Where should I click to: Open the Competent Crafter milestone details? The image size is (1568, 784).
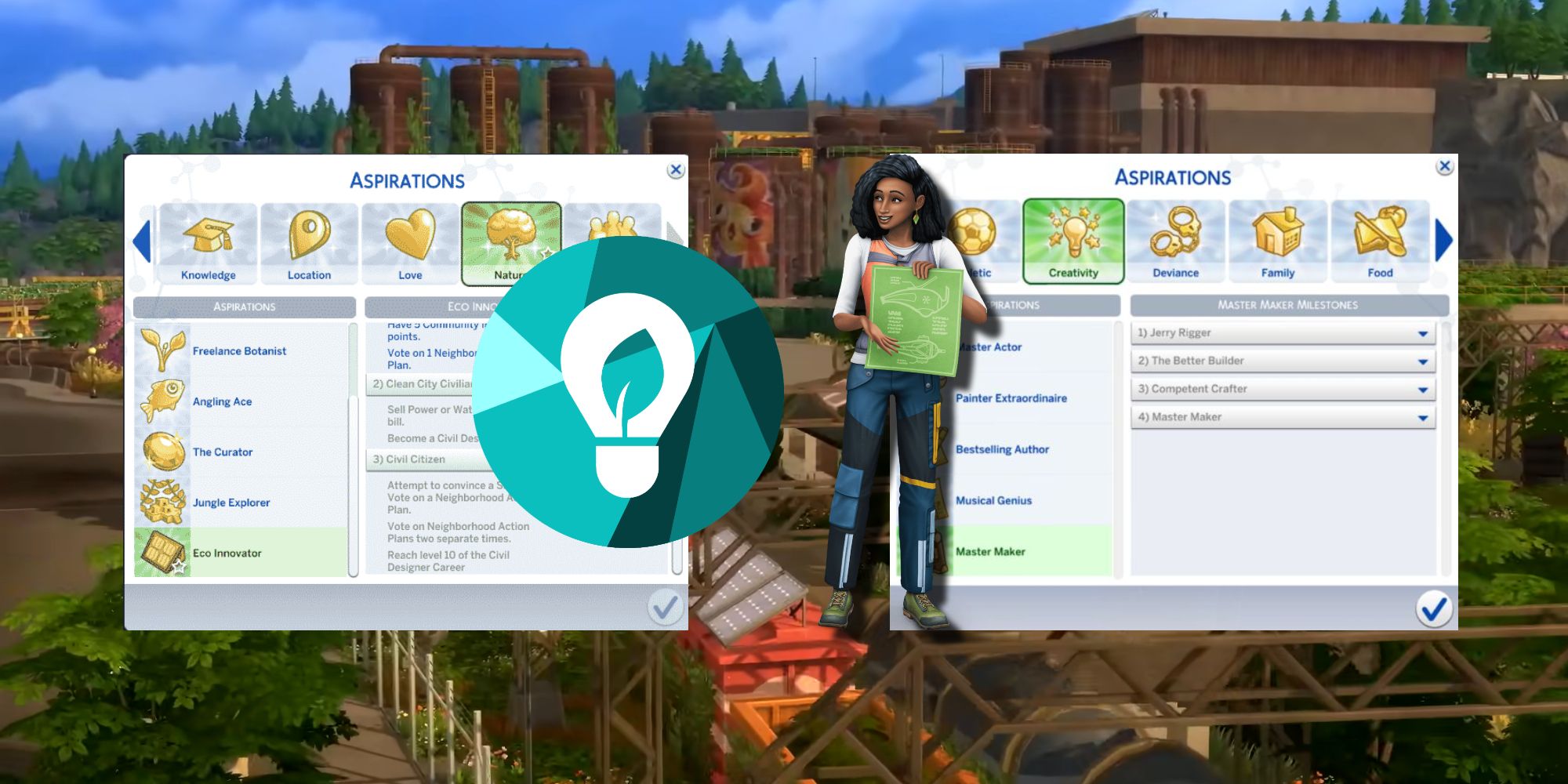click(1283, 389)
